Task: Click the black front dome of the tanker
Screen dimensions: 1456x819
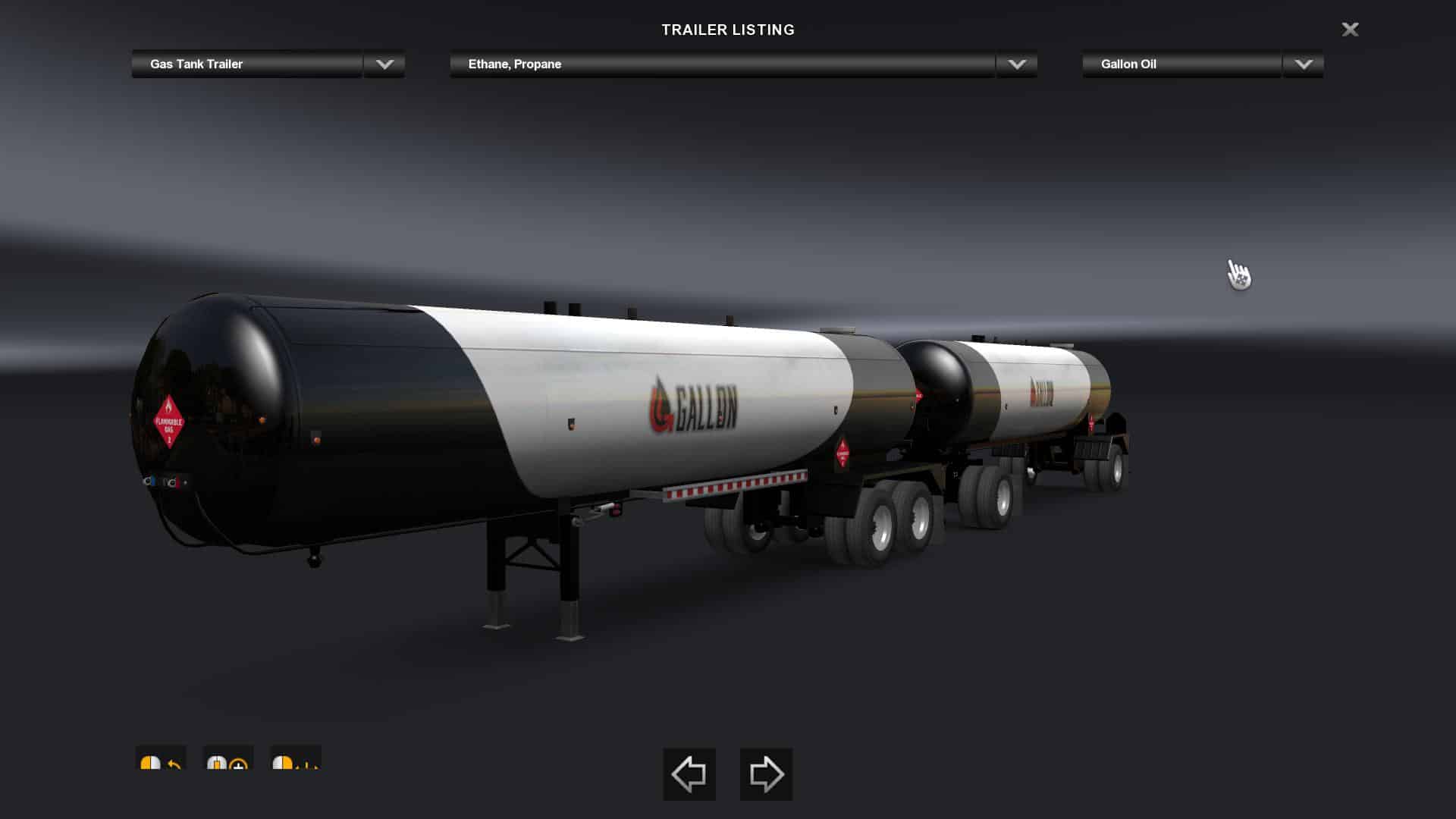Action: point(220,417)
